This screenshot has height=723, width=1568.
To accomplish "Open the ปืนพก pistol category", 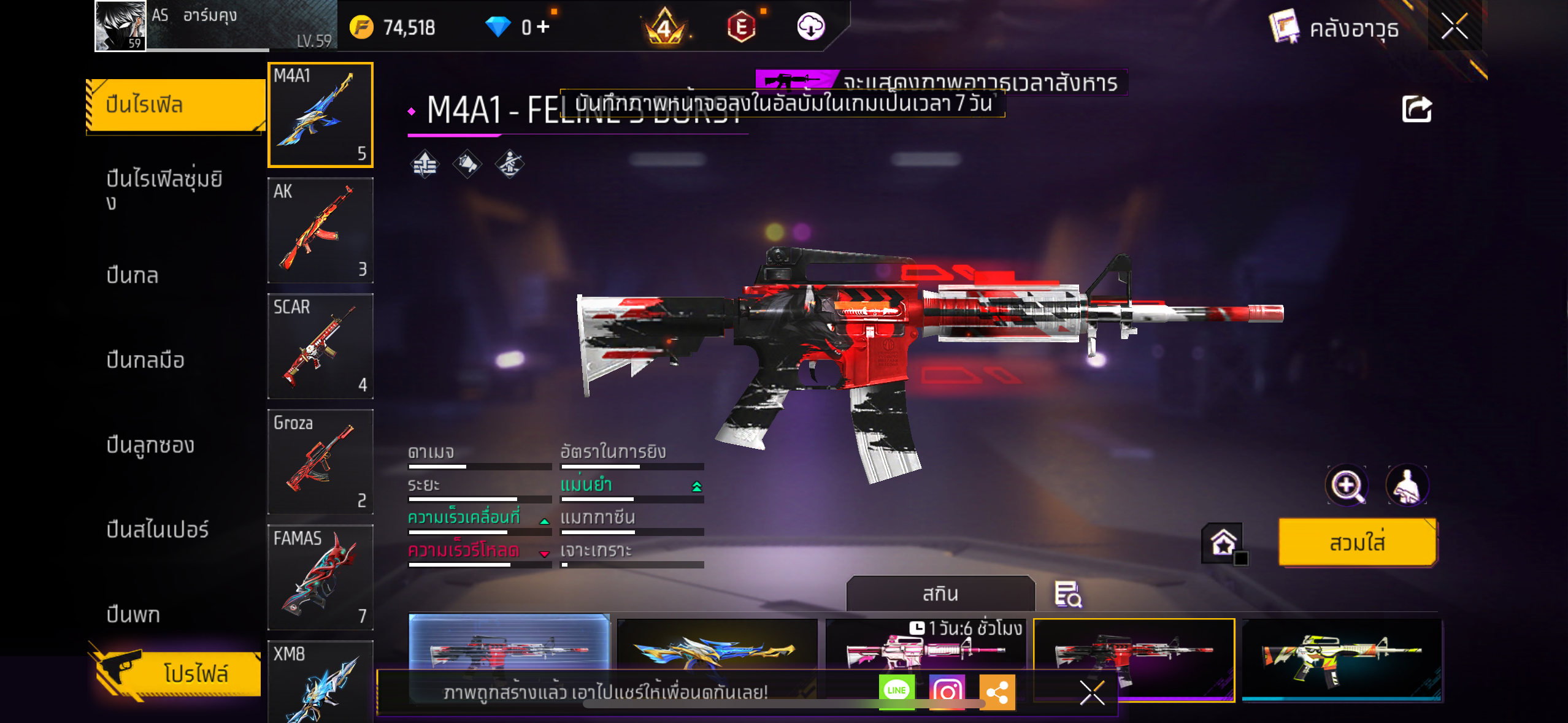I will 133,614.
